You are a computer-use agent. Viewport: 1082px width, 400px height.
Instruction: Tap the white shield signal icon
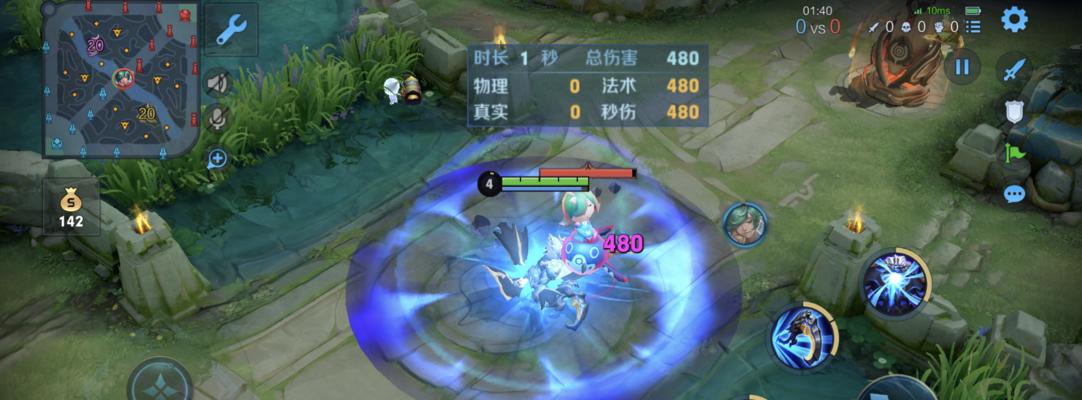(1014, 111)
